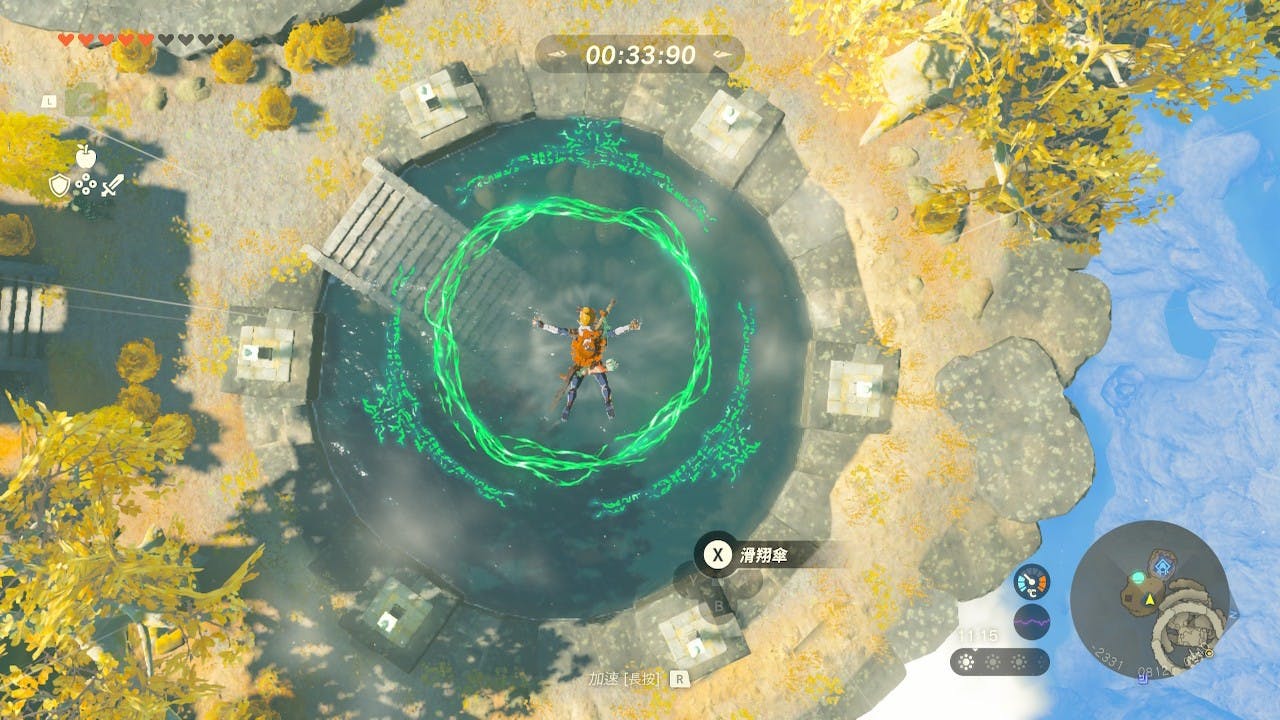Click the temperature gauge icon
Screen dimensions: 1280x720
click(1031, 582)
